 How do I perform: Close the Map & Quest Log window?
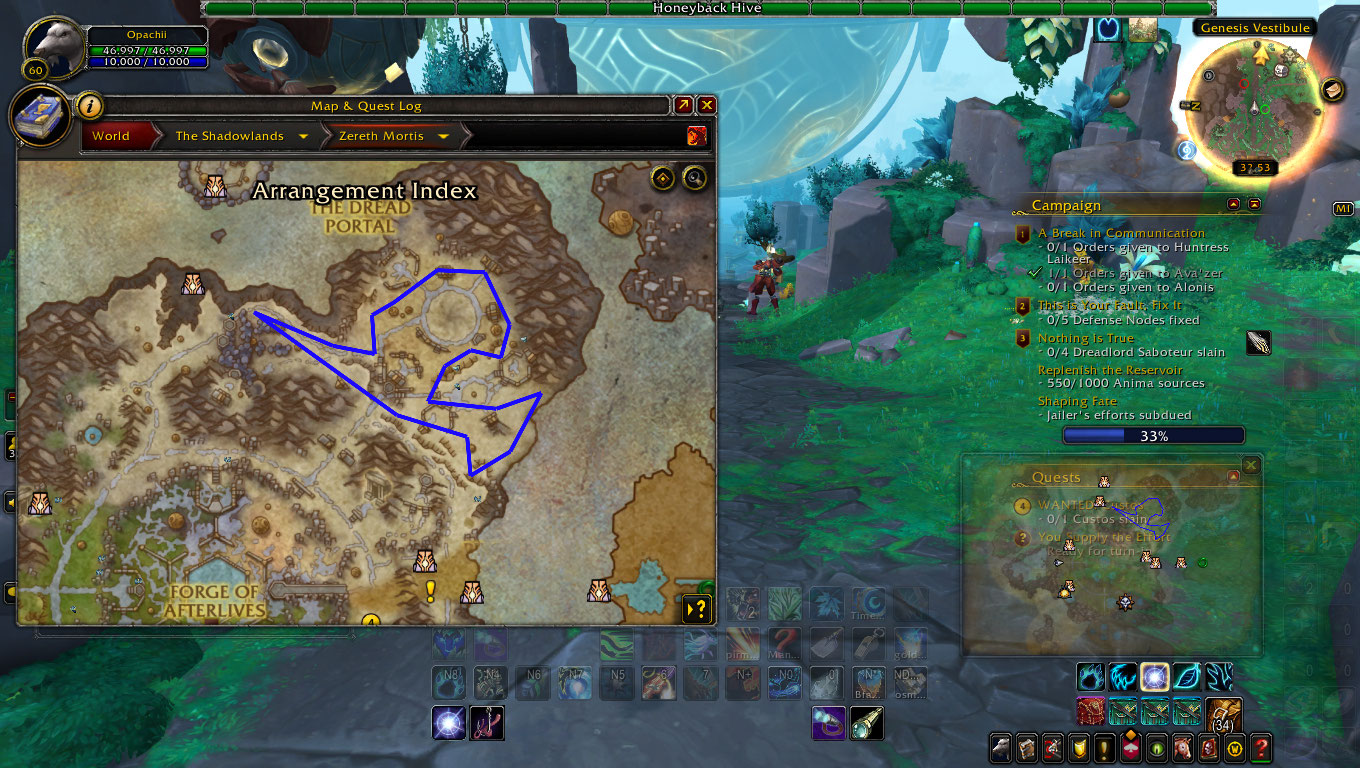click(707, 105)
